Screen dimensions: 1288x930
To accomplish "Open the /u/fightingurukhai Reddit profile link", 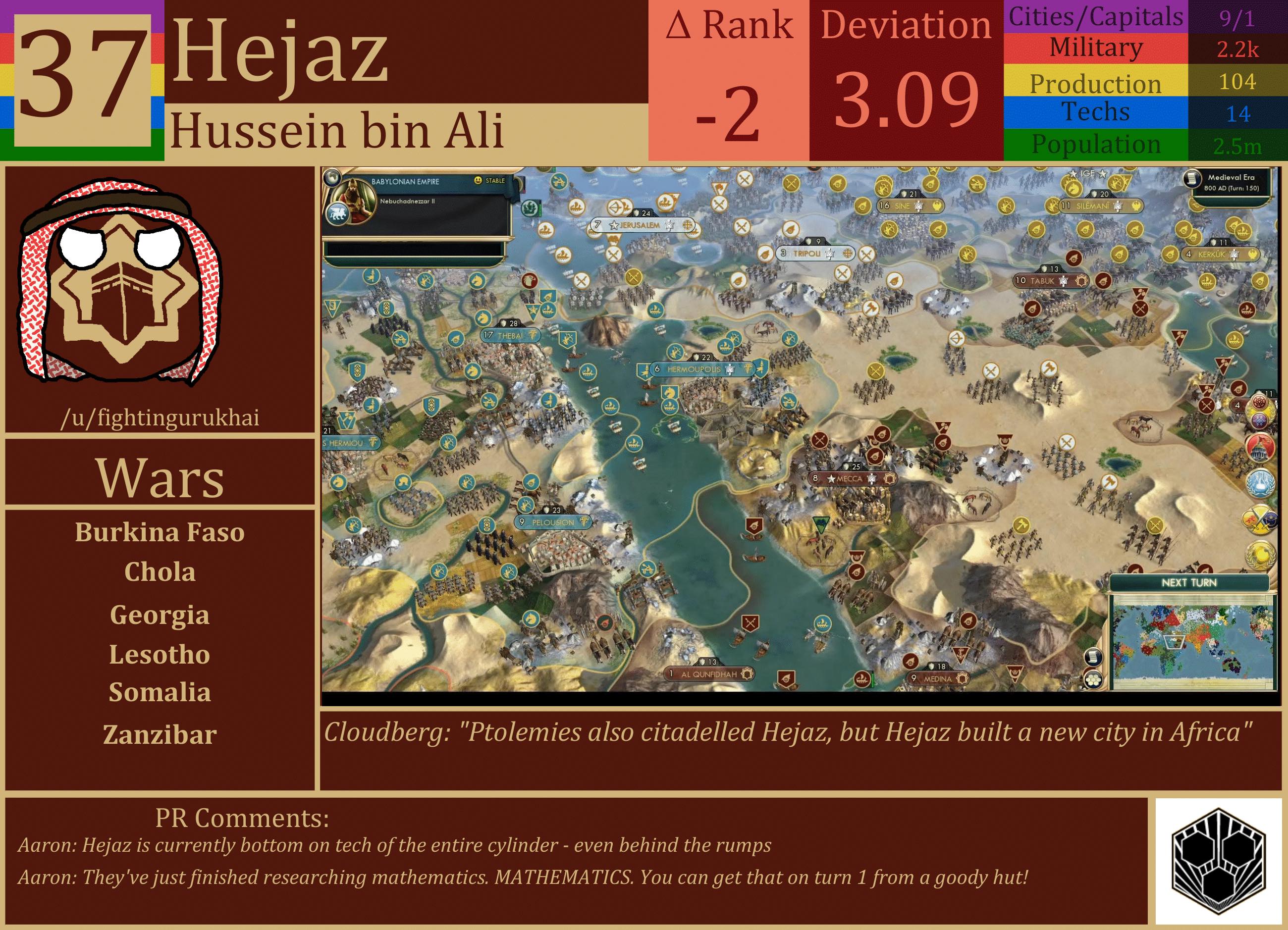I will pos(162,418).
